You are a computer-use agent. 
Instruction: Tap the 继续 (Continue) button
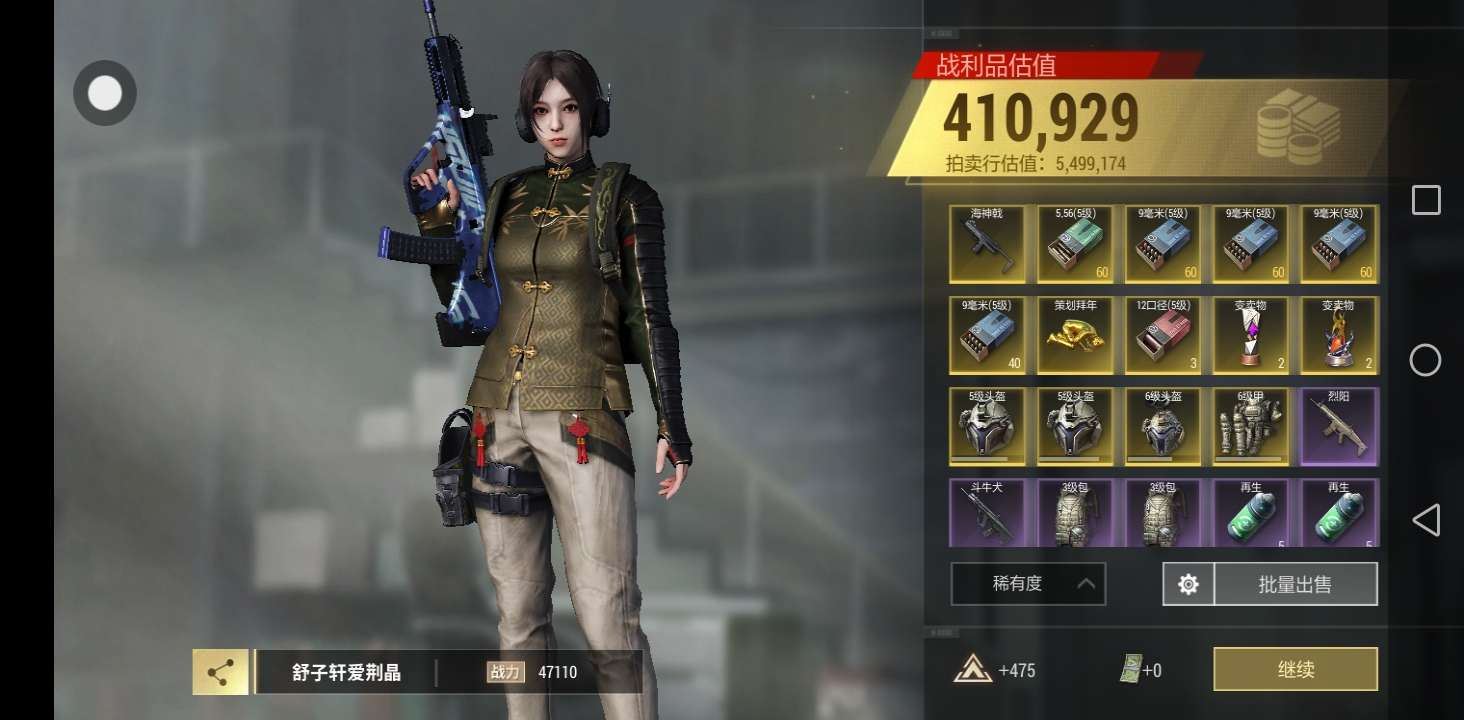1295,669
